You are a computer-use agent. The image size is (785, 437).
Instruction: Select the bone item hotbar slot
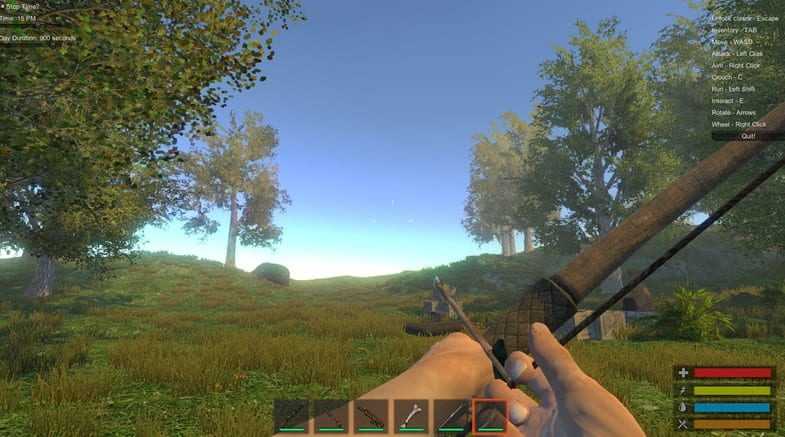coord(411,416)
